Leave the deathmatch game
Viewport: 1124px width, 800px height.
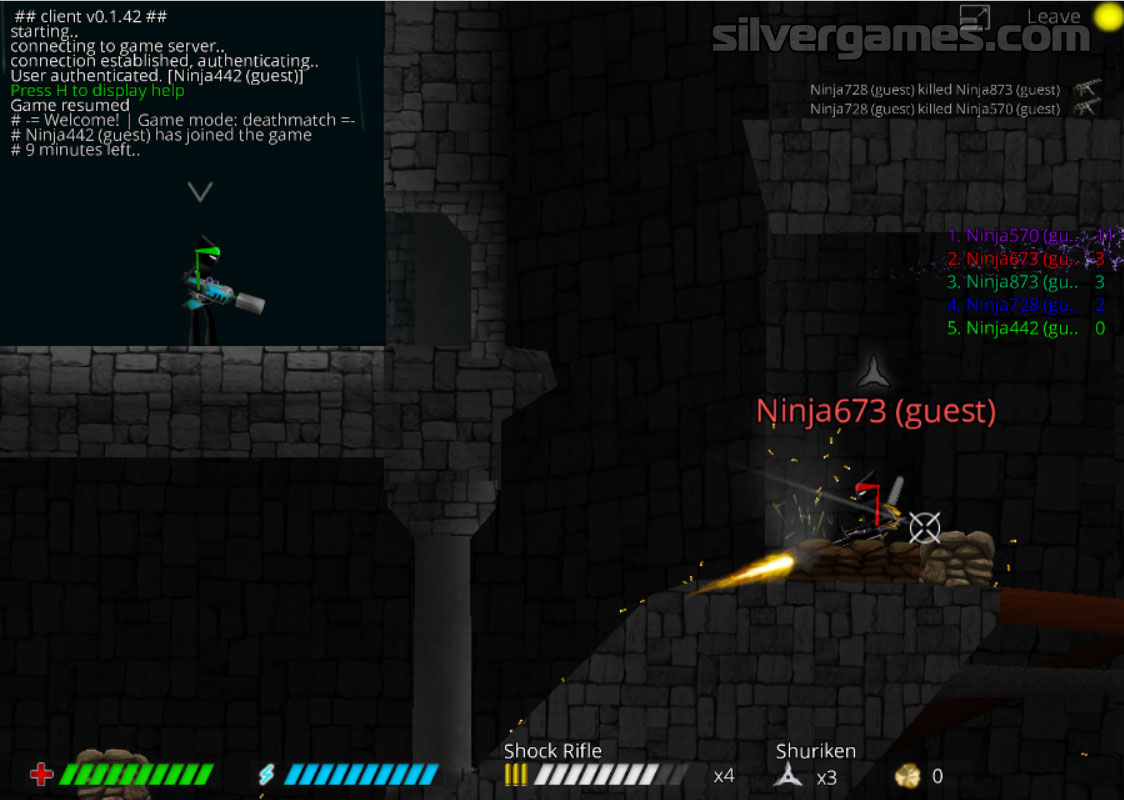(x=1053, y=16)
